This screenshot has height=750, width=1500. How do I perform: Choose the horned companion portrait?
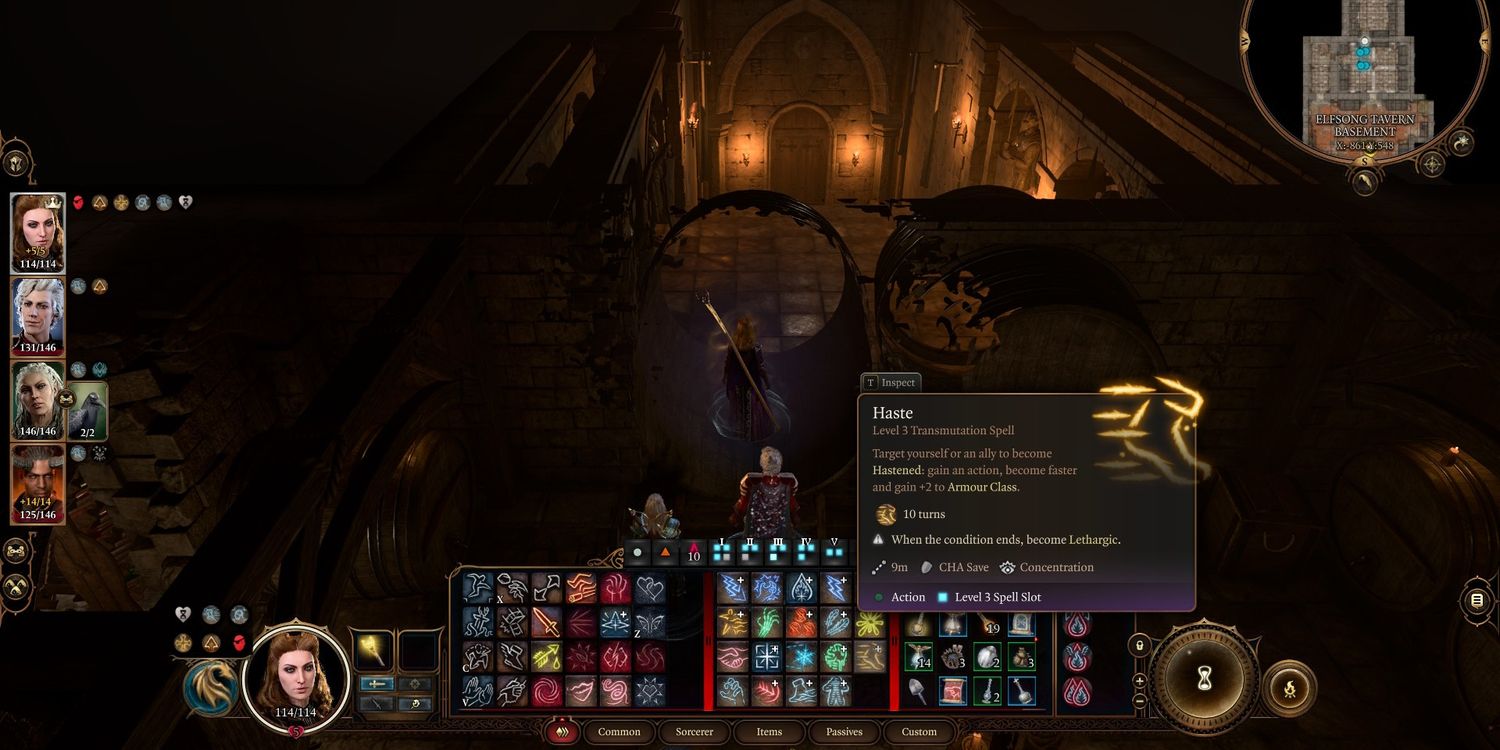click(38, 484)
